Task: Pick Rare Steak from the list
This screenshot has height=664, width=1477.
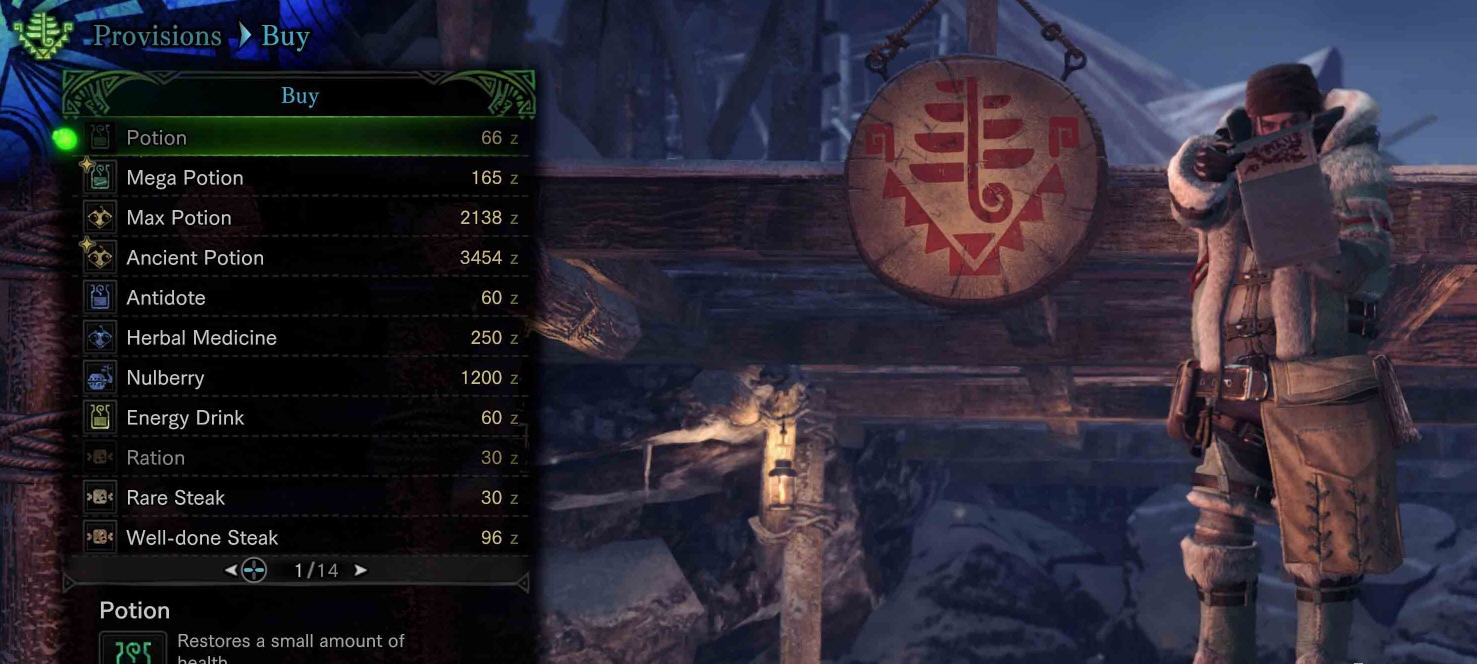Action: coord(300,498)
